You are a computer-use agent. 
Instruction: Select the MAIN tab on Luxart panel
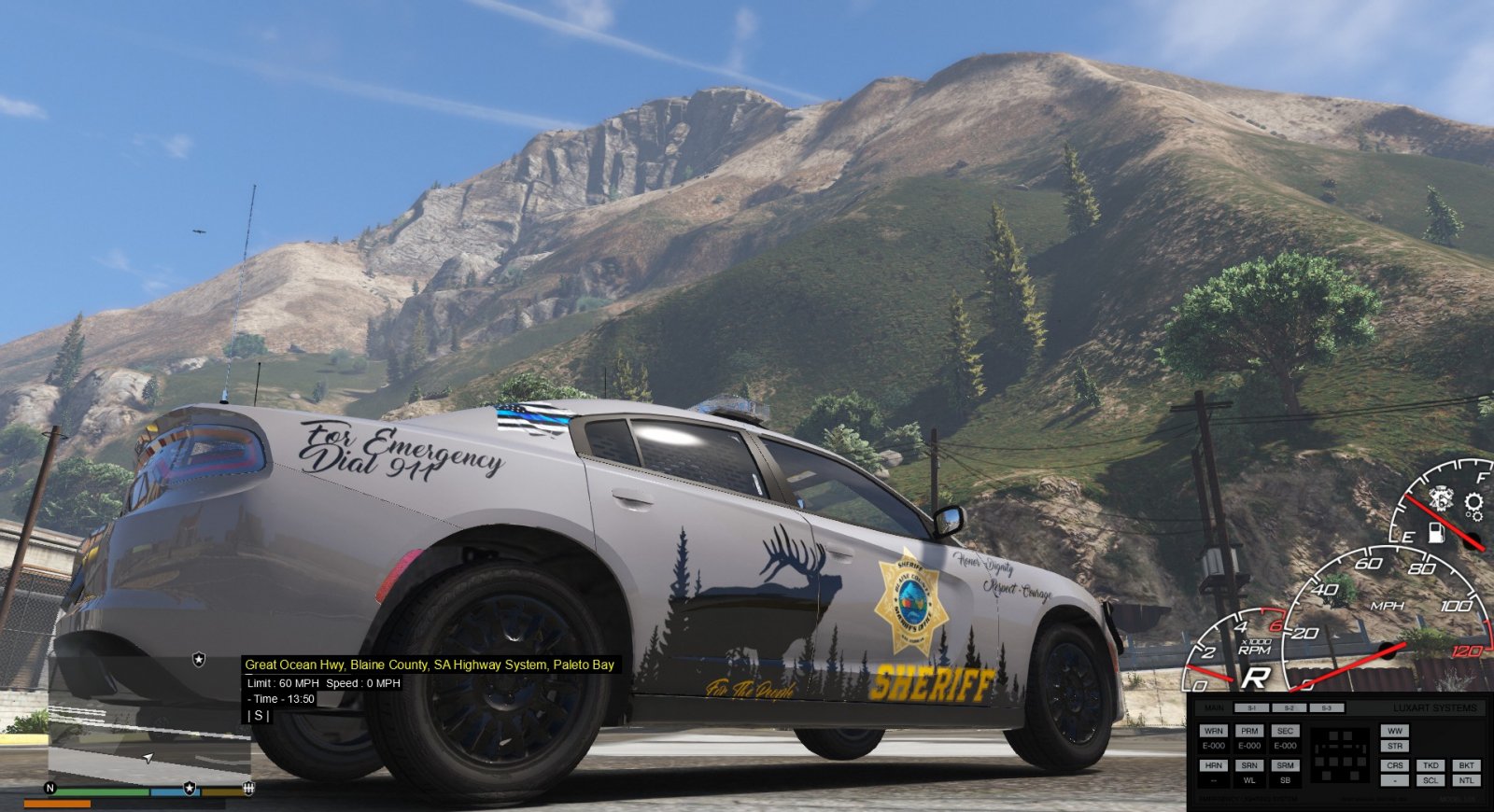[x=1214, y=708]
